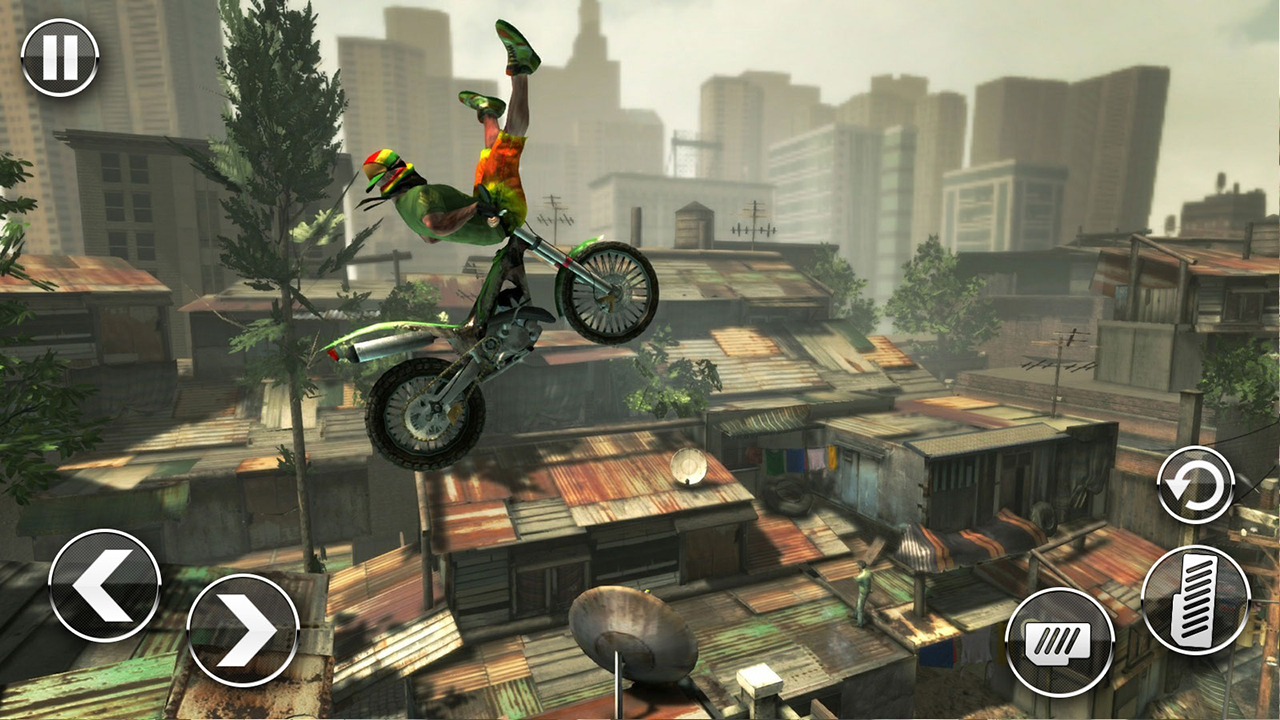Restart using the circular arrow button

tap(1195, 485)
